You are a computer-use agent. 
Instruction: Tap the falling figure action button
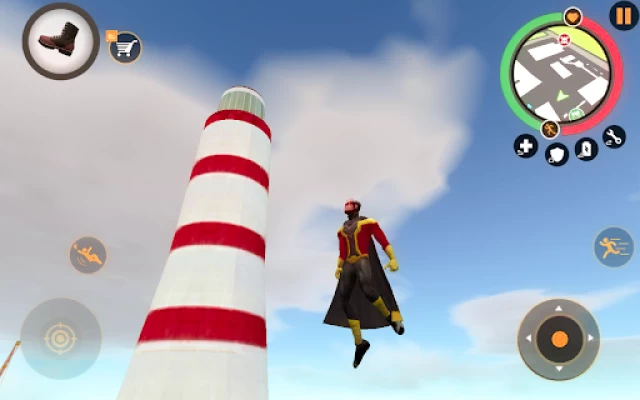88,255
